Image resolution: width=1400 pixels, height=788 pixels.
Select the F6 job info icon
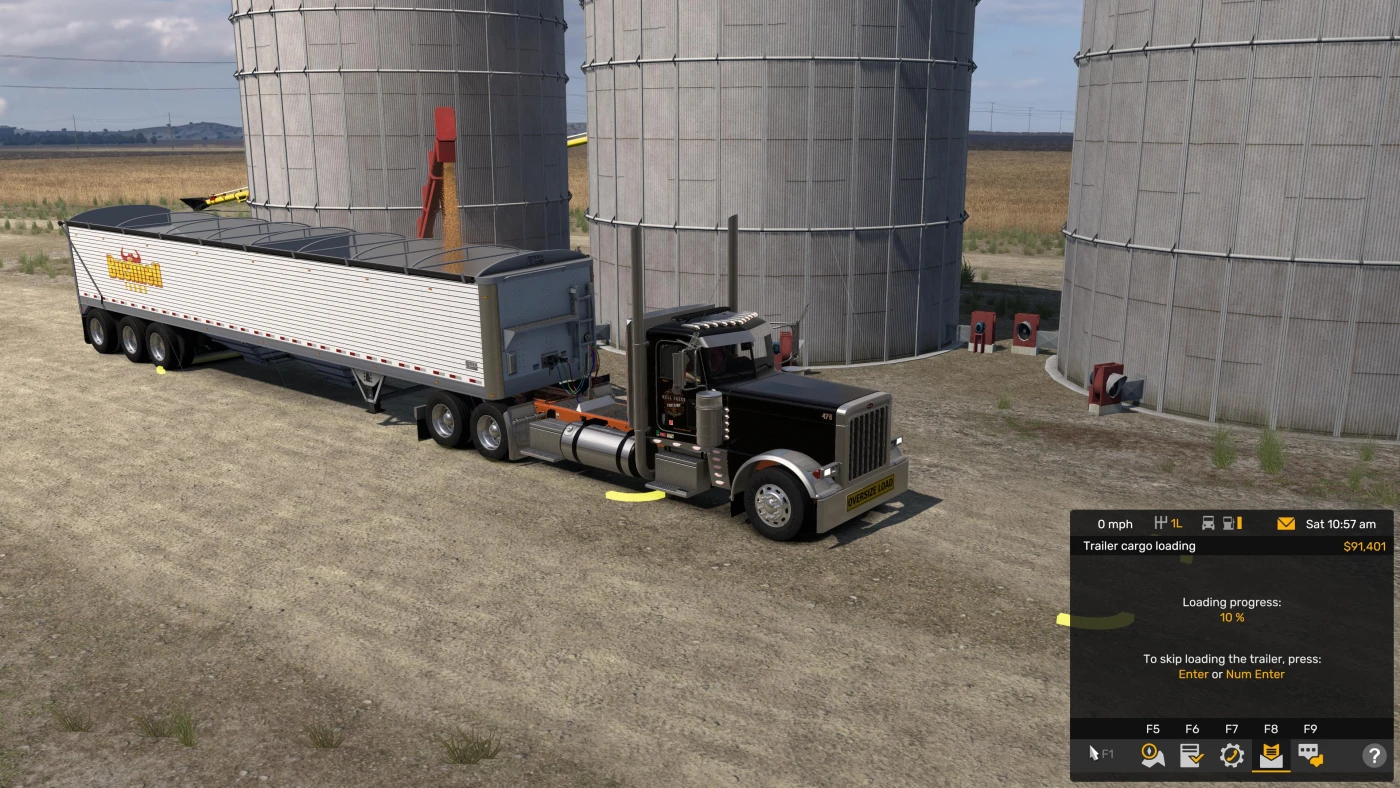[1192, 755]
